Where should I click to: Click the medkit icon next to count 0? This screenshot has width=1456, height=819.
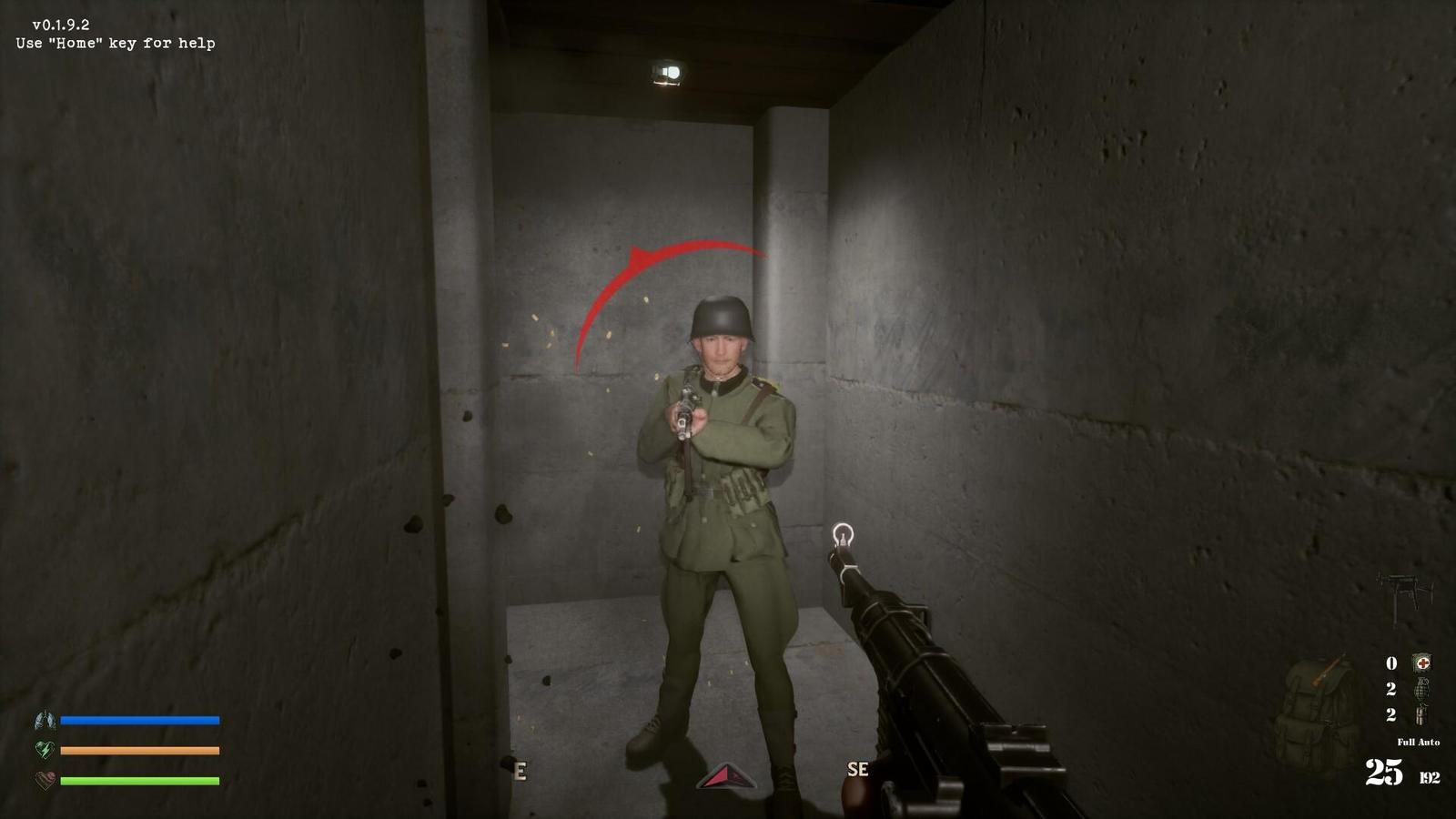click(x=1422, y=662)
